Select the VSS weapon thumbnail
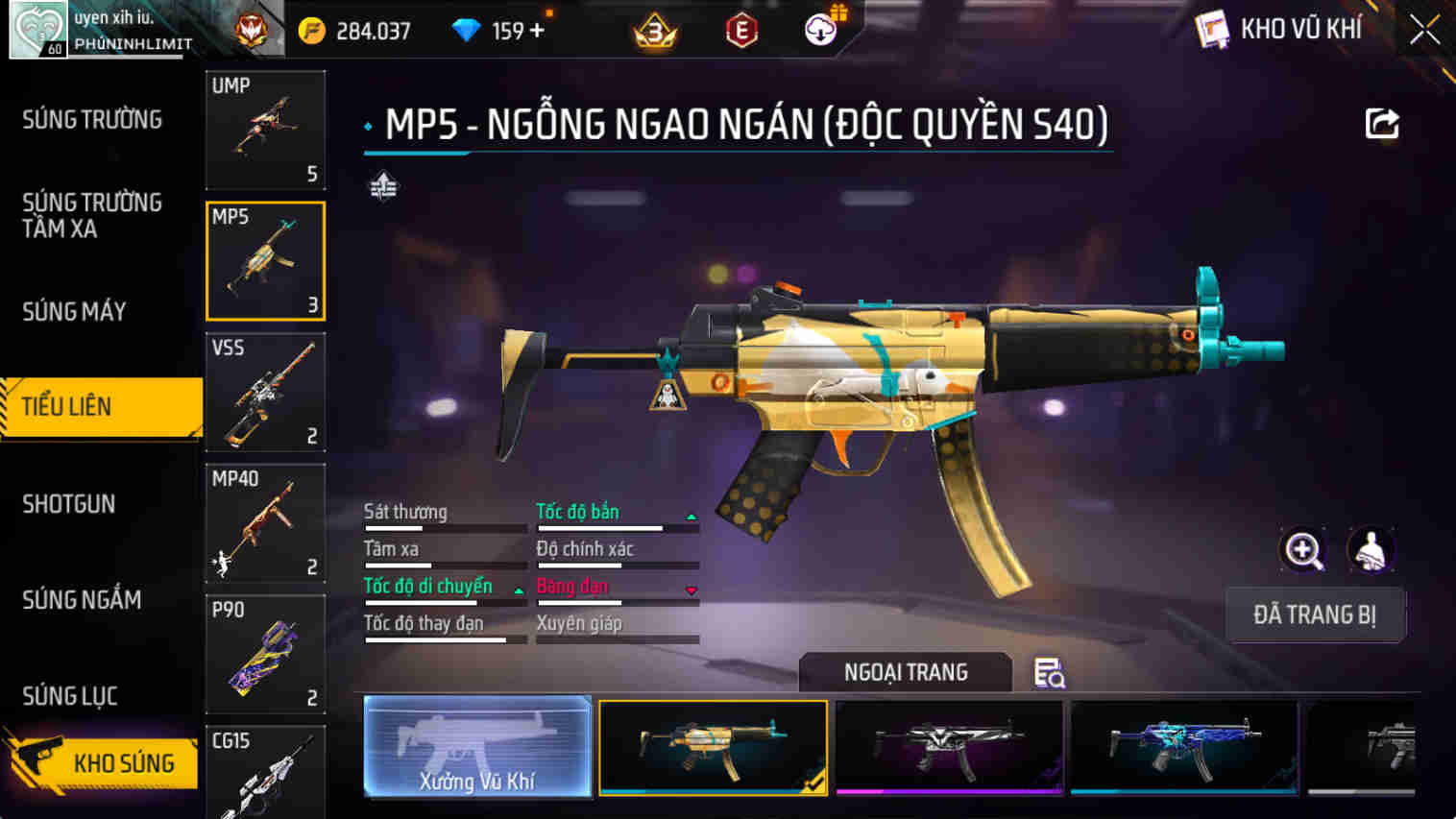Screen dimensions: 1456x819 click(266, 392)
